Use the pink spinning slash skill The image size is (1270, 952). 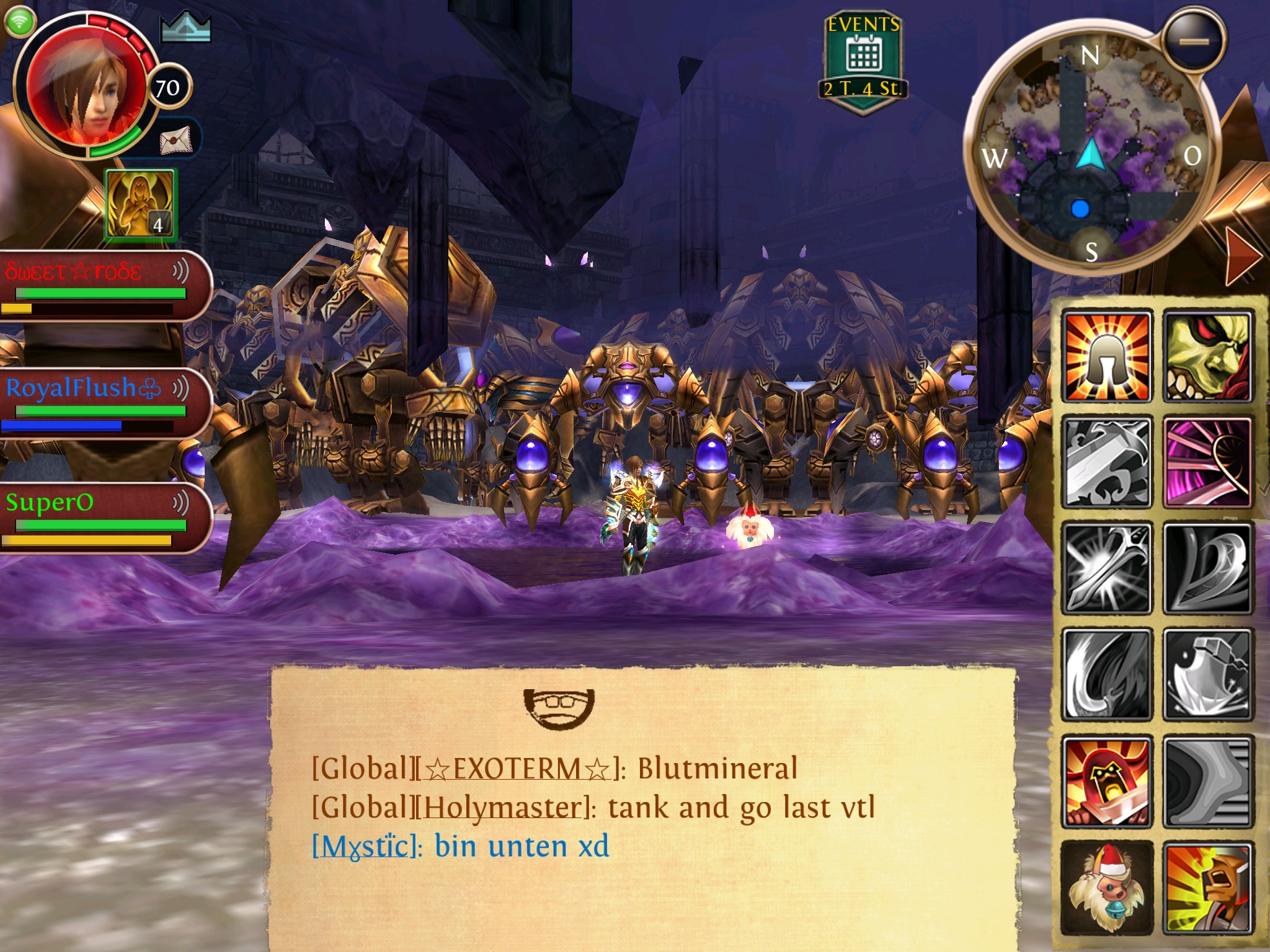pyautogui.click(x=1207, y=462)
